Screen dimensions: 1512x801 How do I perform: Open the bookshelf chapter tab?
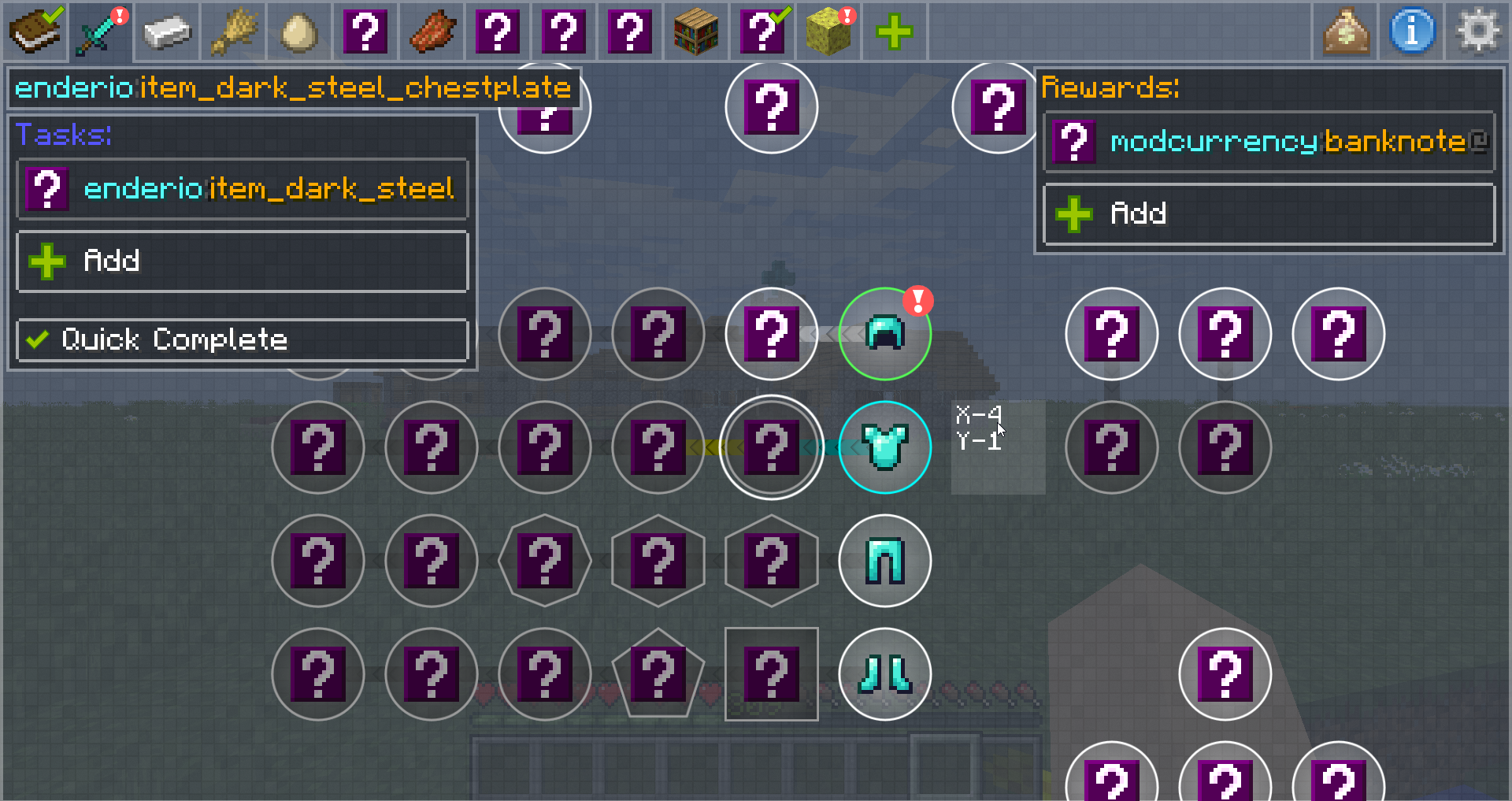(696, 32)
